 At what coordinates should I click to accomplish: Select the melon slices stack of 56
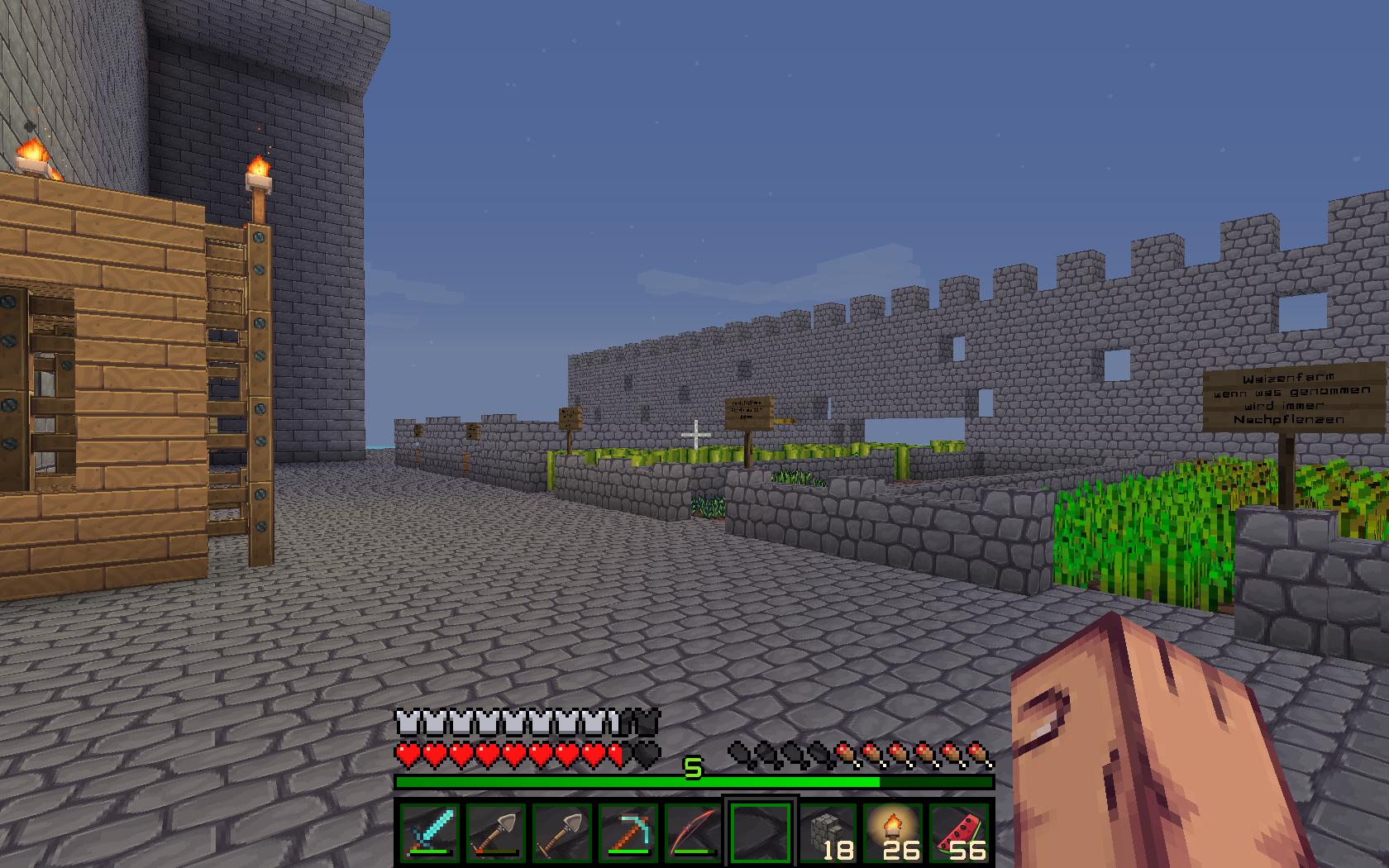[959, 832]
